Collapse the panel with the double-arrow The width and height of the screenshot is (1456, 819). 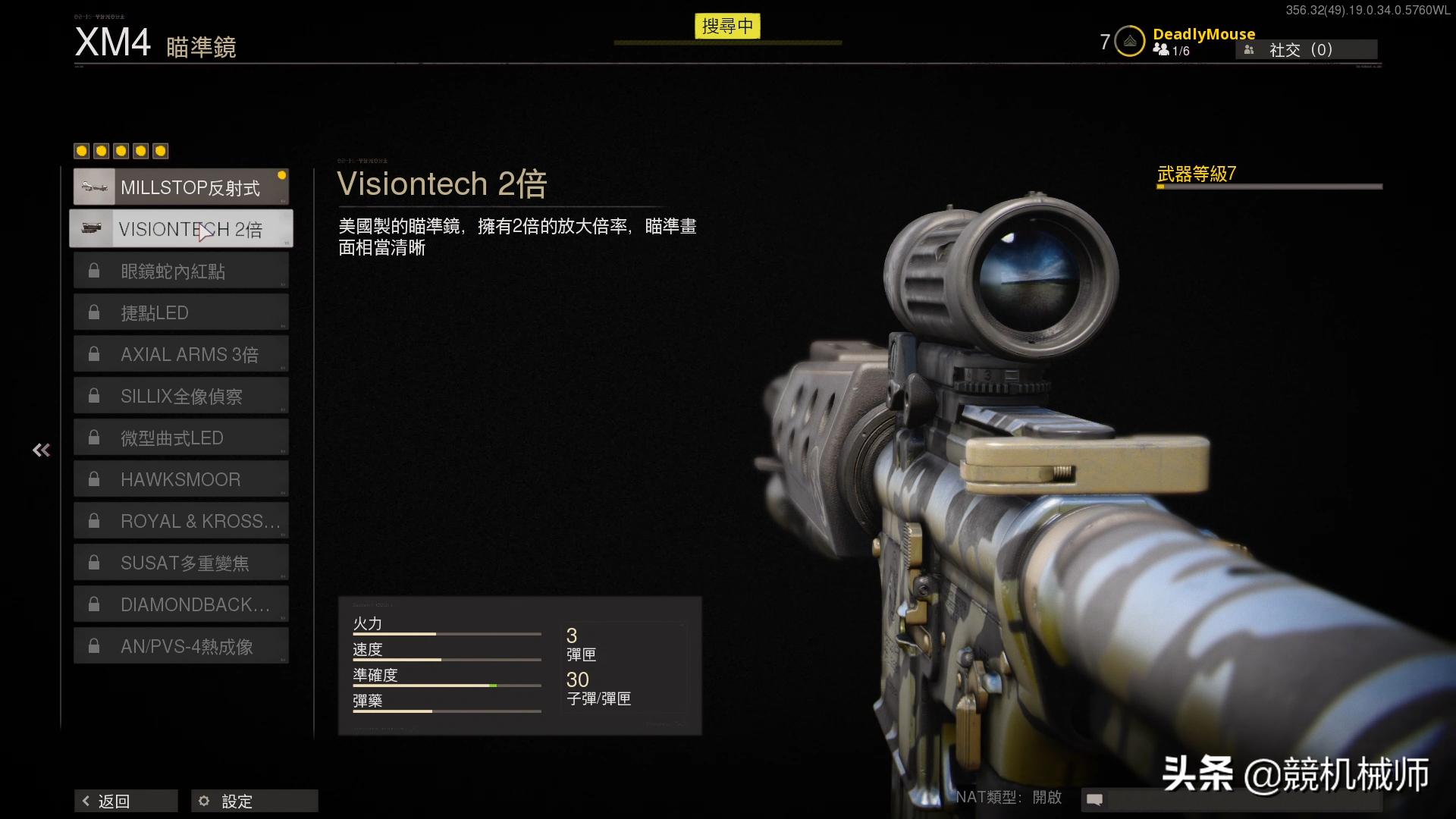click(x=42, y=450)
